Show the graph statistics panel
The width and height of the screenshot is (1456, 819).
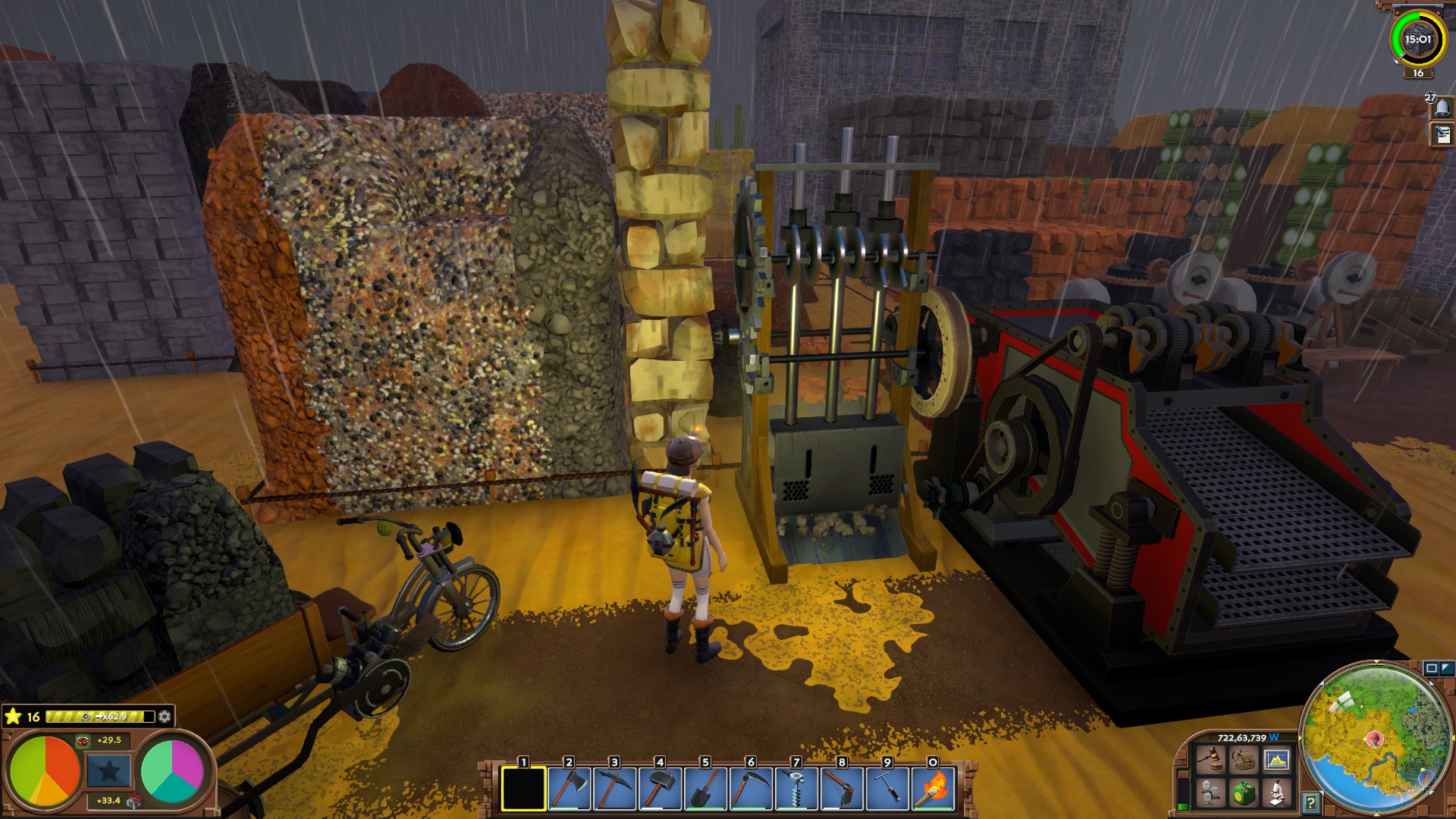click(1277, 759)
